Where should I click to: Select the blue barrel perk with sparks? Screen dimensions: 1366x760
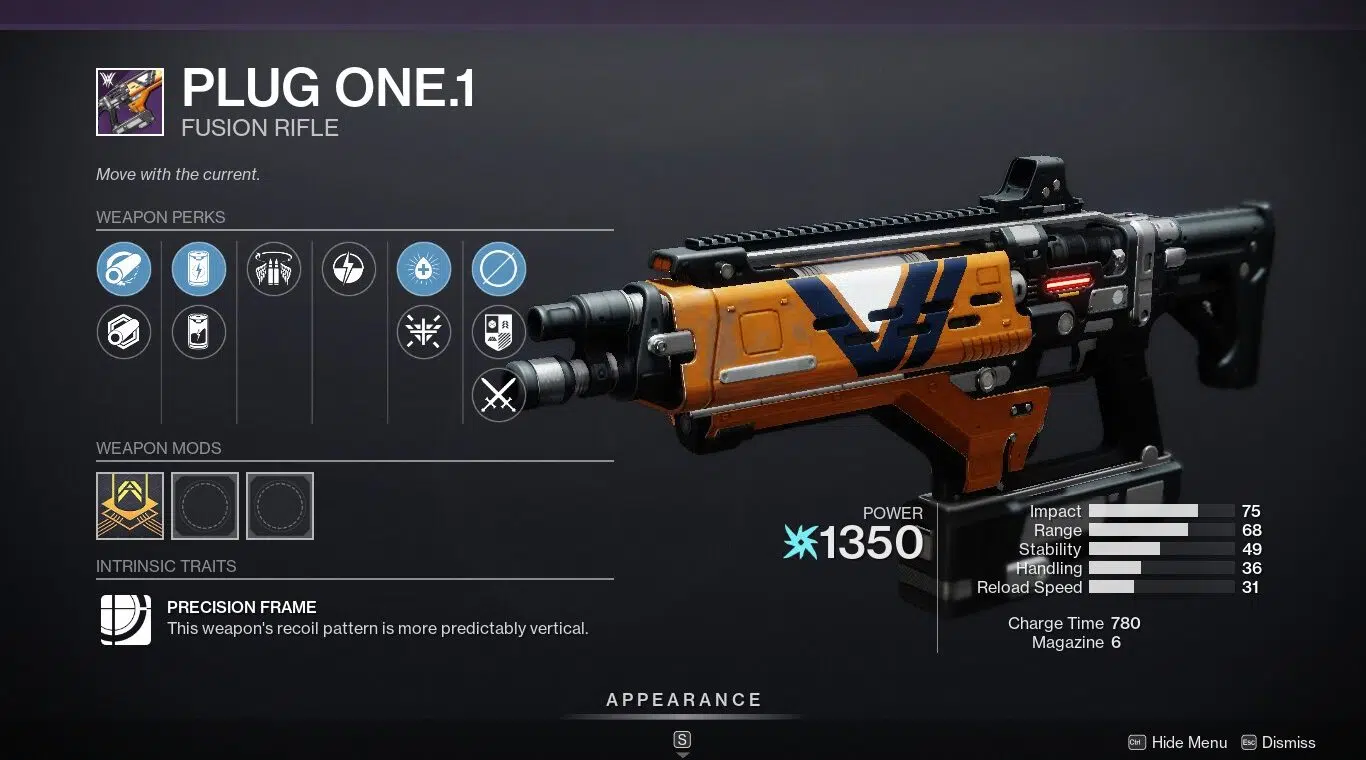point(124,269)
